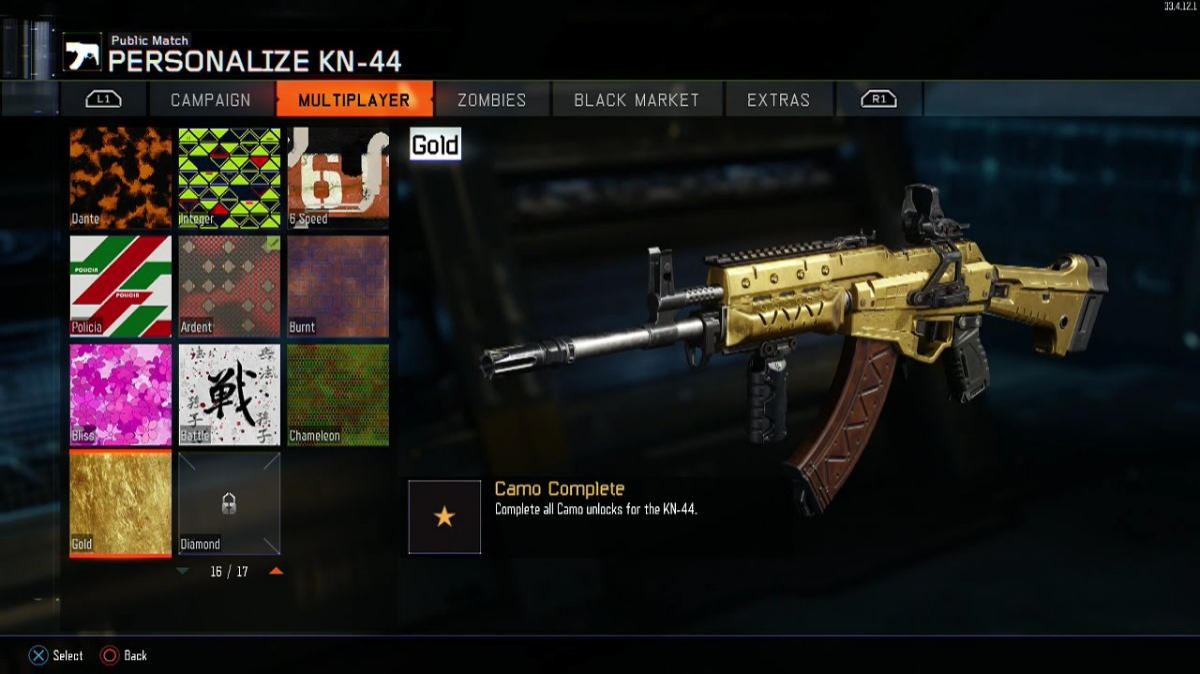The height and width of the screenshot is (674, 1200).
Task: Go to the Black Market tab
Action: click(636, 100)
